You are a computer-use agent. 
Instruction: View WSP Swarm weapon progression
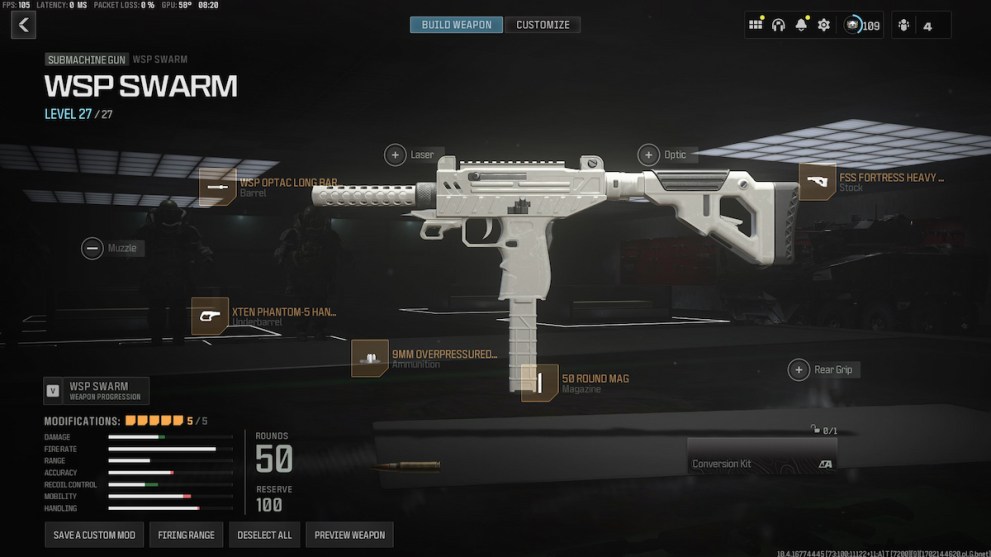(x=96, y=390)
